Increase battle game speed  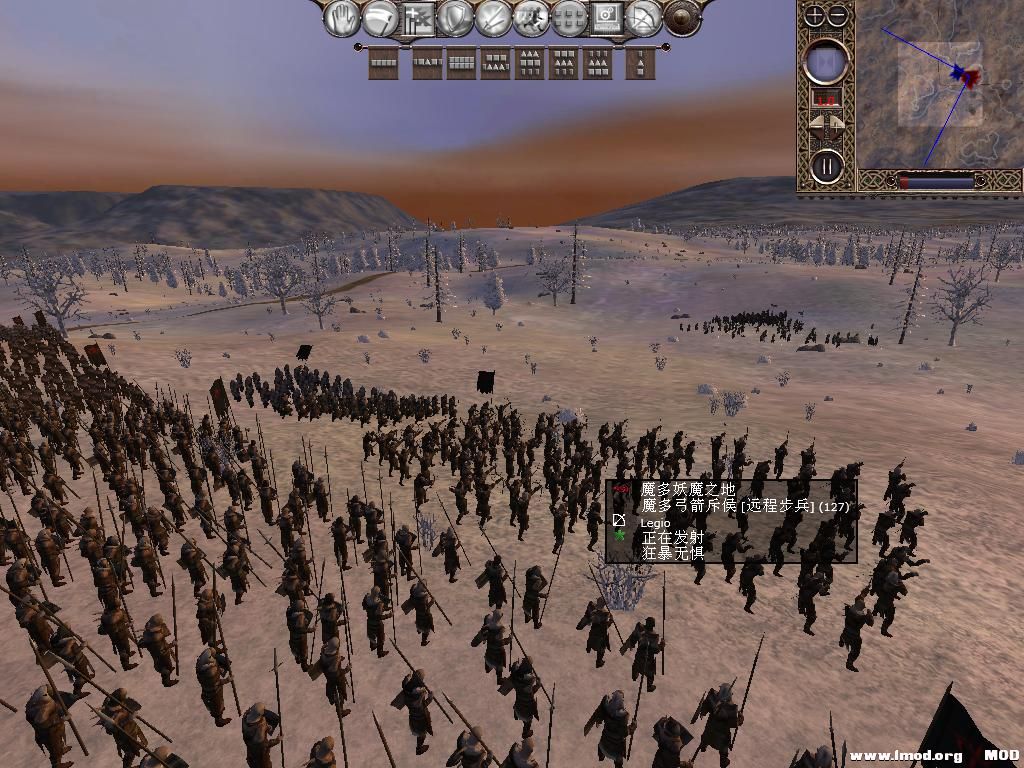click(x=839, y=124)
